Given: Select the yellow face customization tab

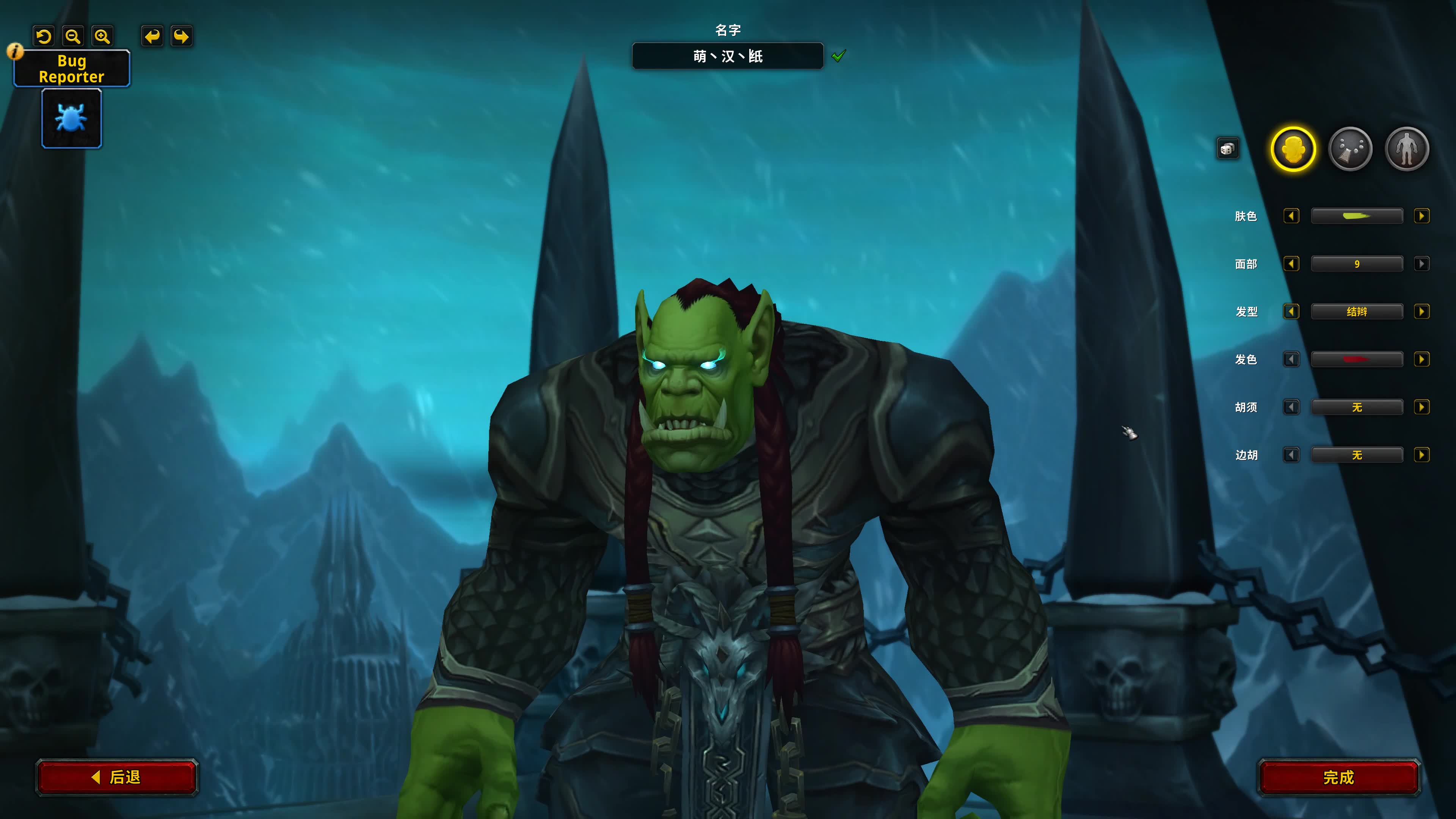Looking at the screenshot, I should point(1293,149).
